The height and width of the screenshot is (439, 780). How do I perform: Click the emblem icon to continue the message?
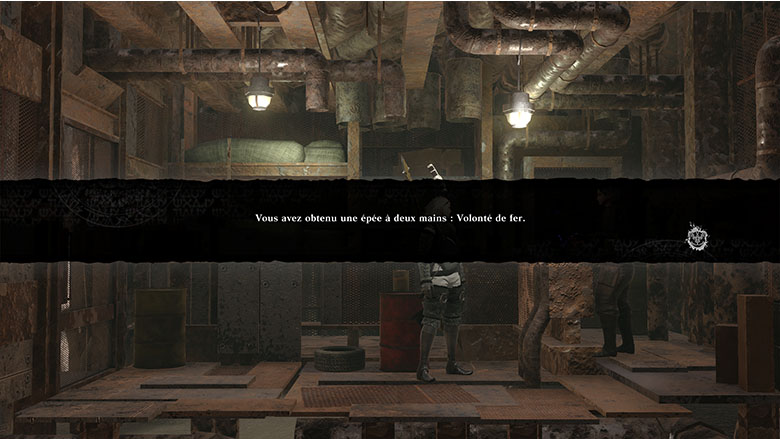(697, 238)
